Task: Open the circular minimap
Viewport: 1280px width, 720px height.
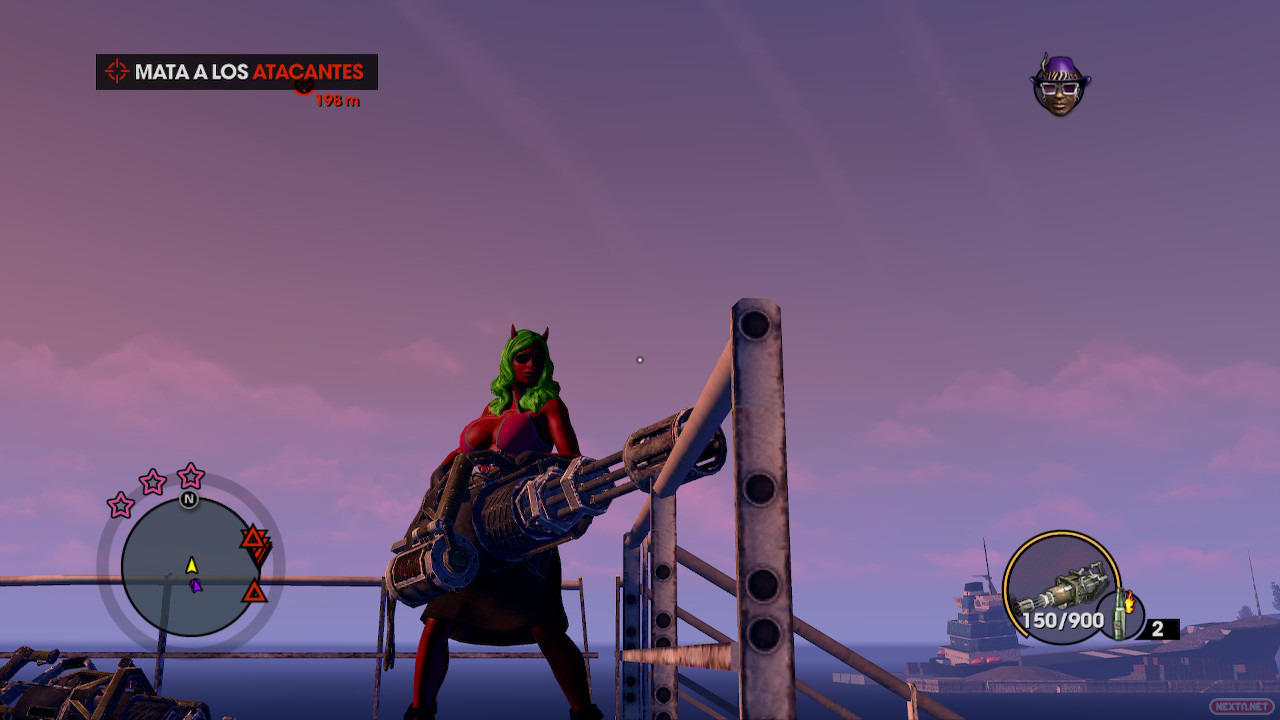Action: 190,567
